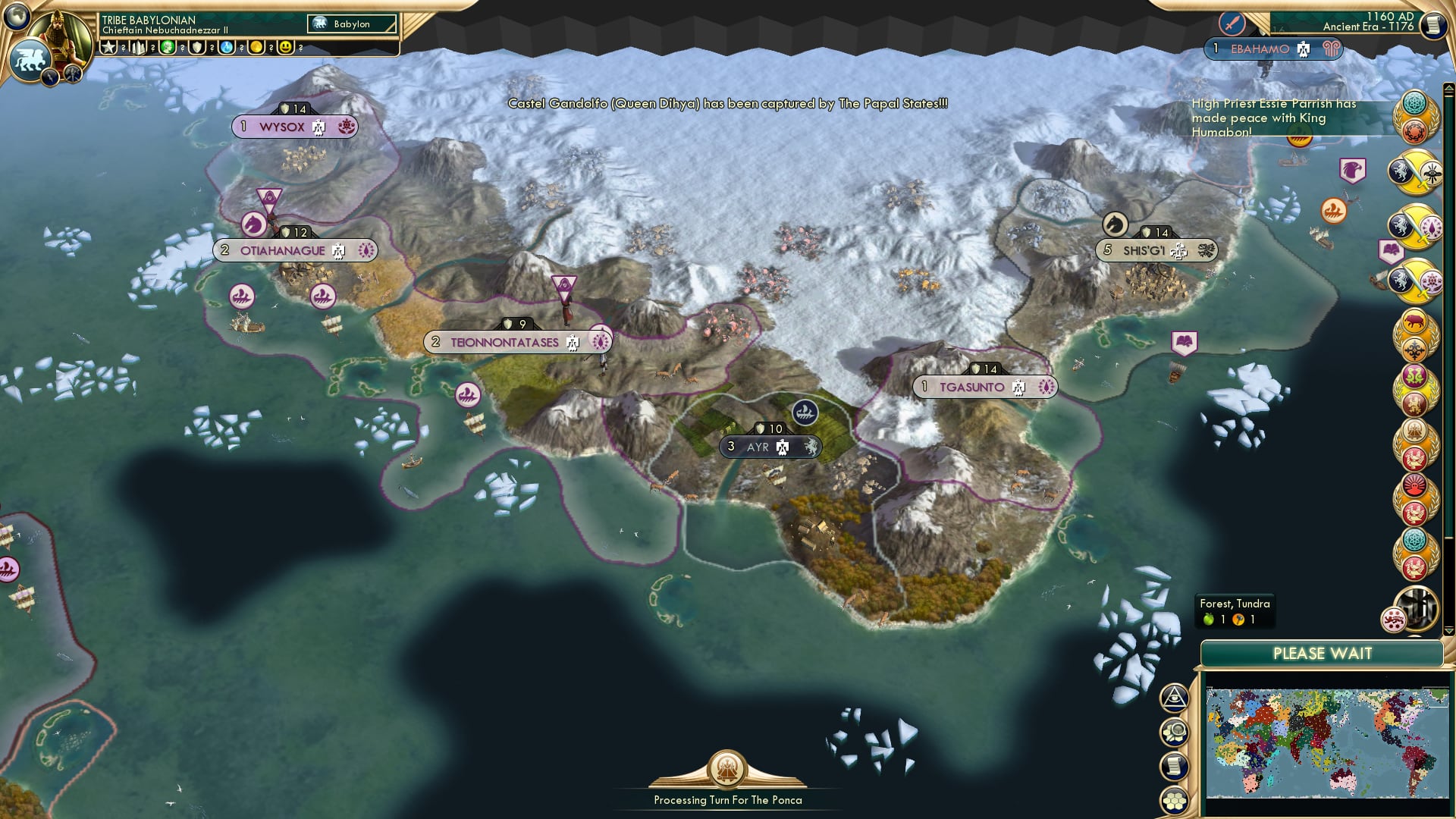The height and width of the screenshot is (819, 1456).
Task: Click the scroll-up arrow on notification panel
Action: point(1448,86)
